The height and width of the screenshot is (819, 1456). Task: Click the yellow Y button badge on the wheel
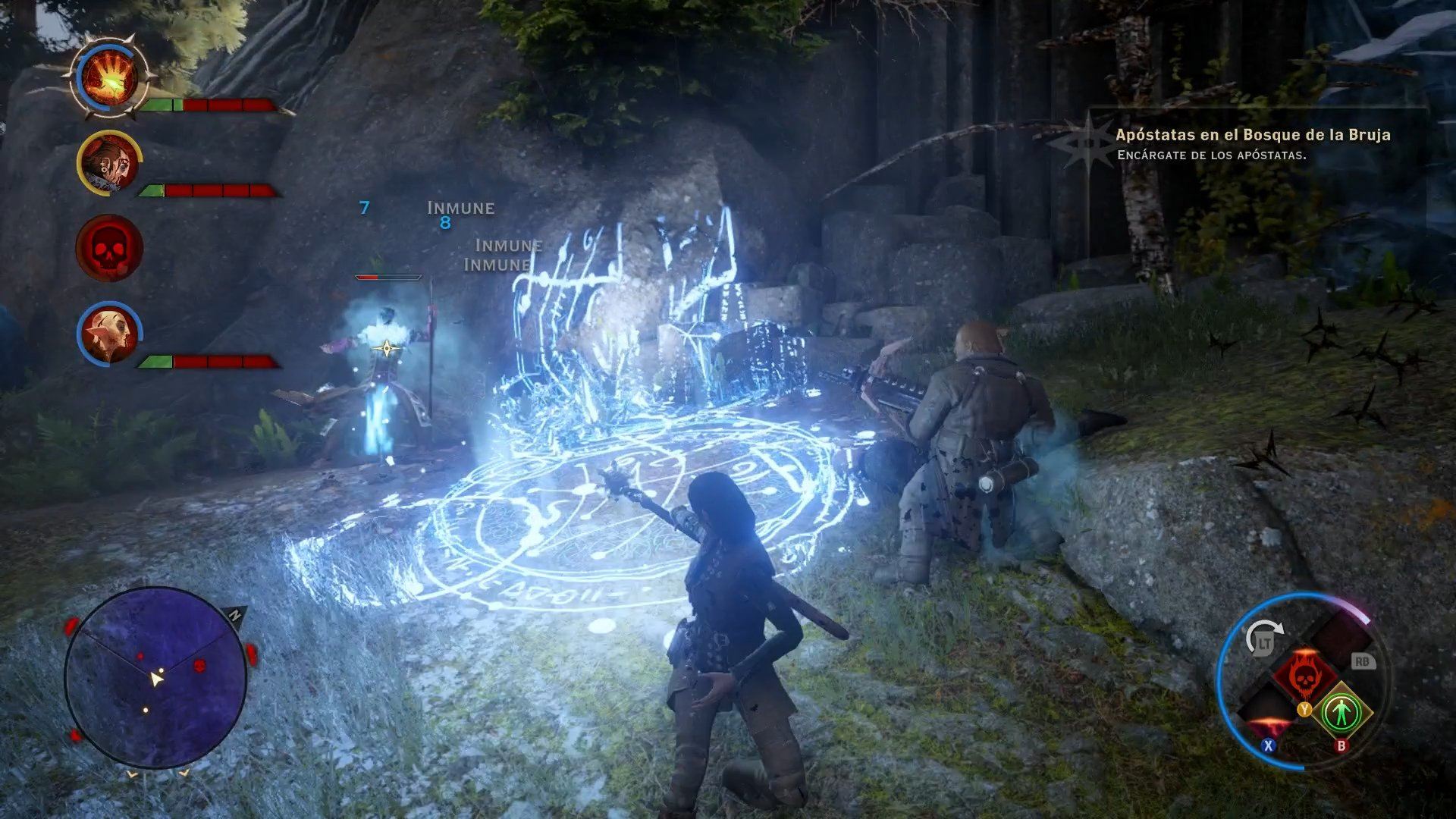(x=1305, y=711)
